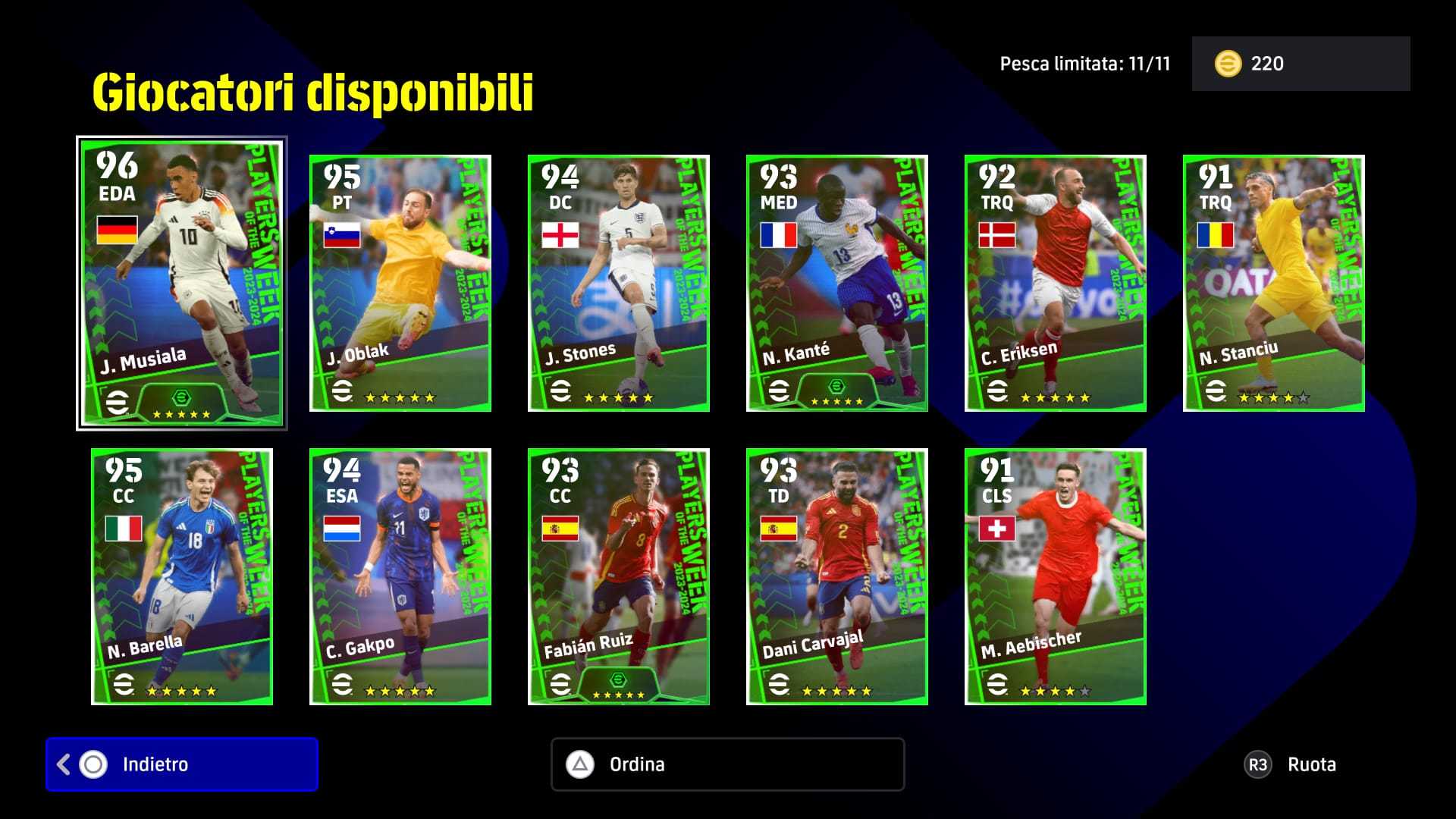This screenshot has height=819, width=1456.
Task: Go back with the Indietro button
Action: tap(182, 764)
